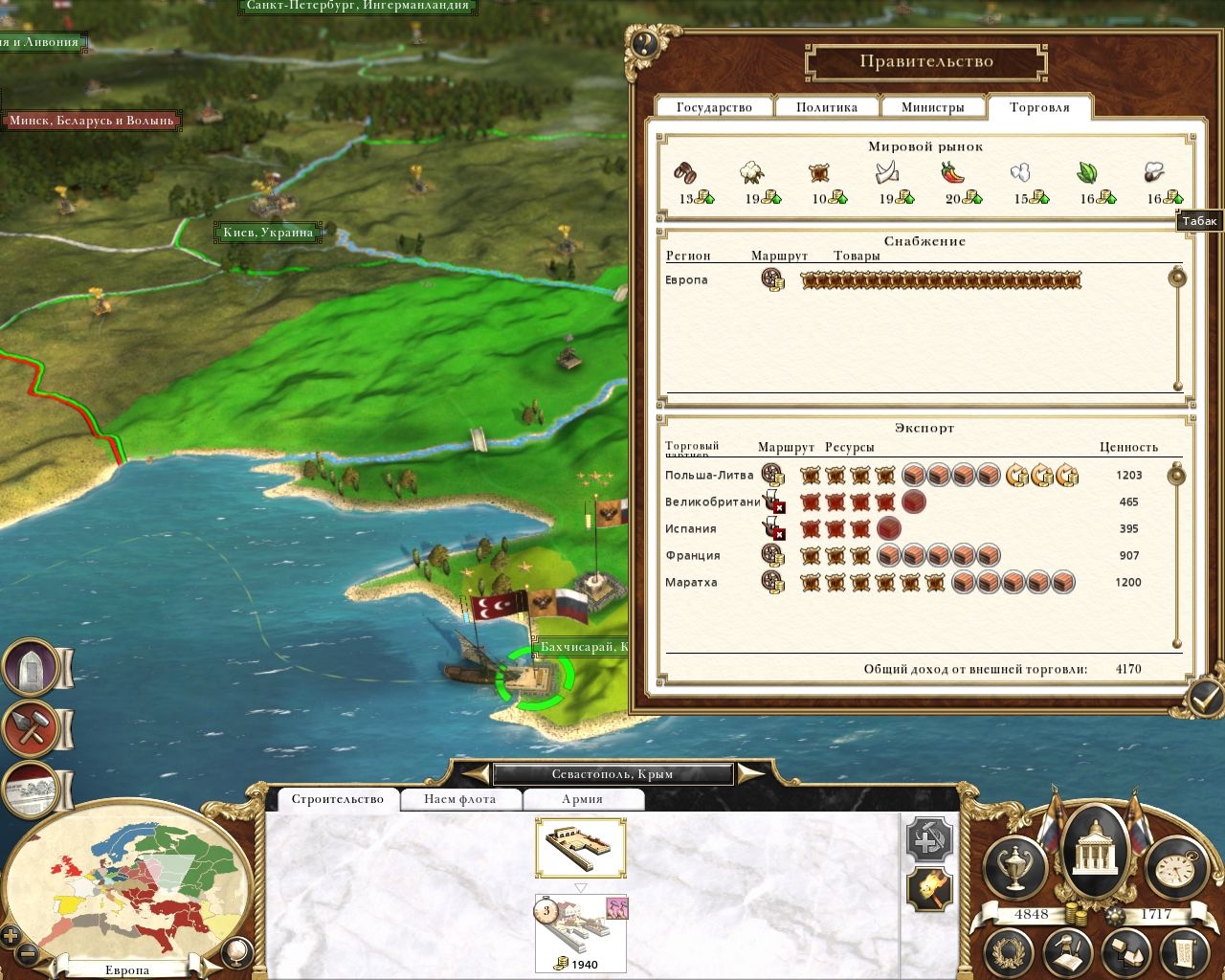1225x980 pixels.
Task: Open the Политика tab
Action: [x=827, y=107]
